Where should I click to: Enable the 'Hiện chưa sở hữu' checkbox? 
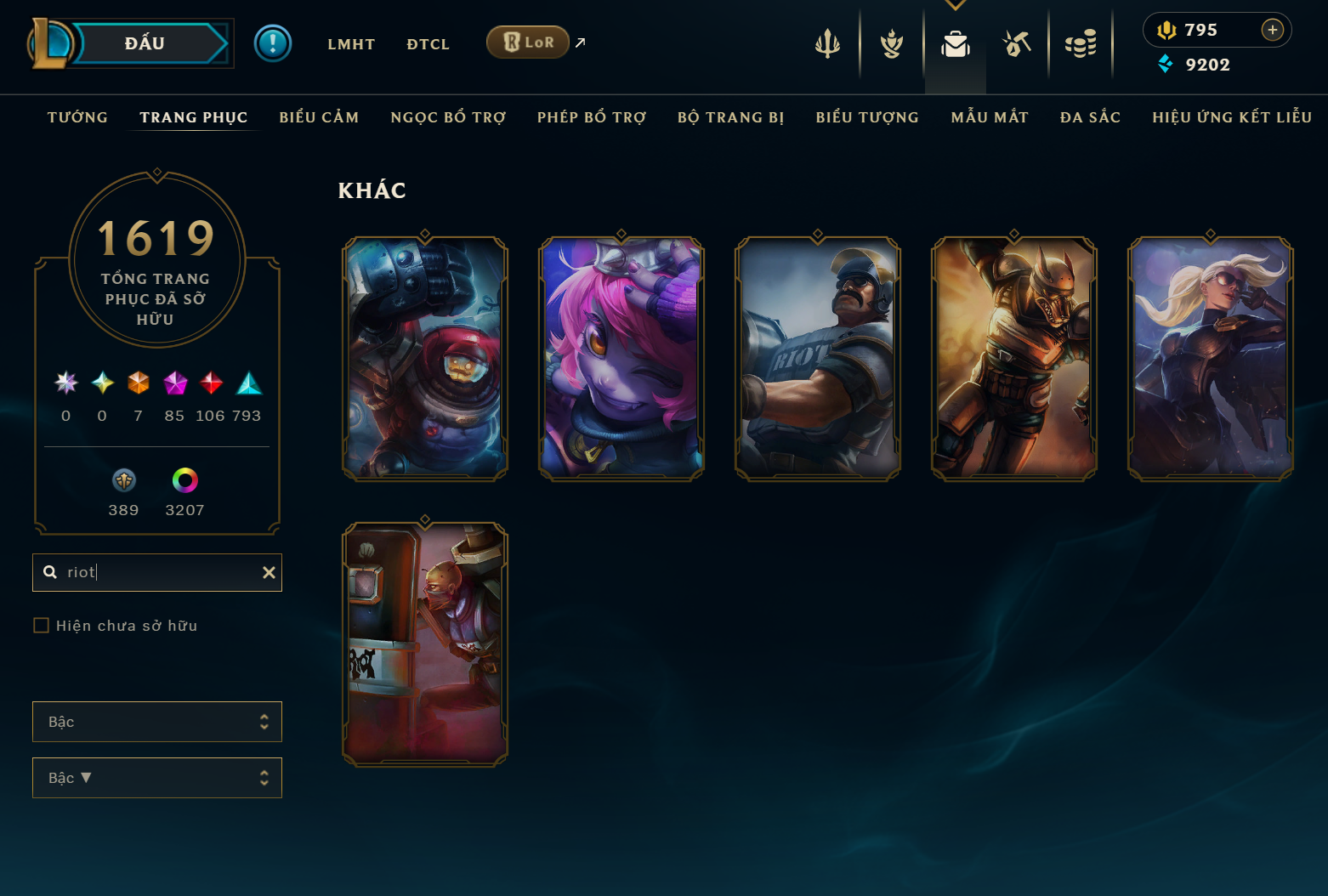click(41, 625)
